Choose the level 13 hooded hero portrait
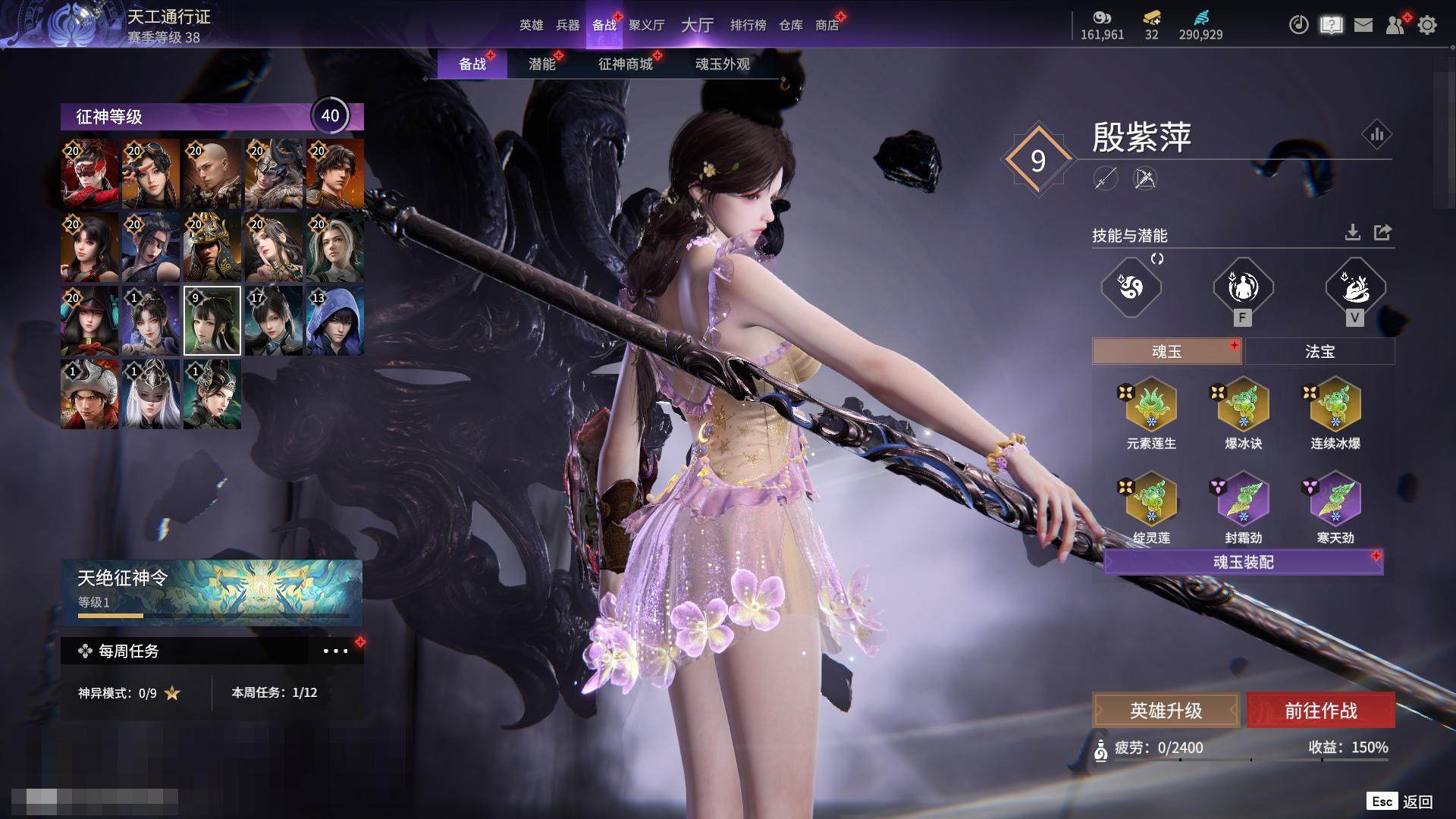This screenshot has width=1456, height=819. point(334,321)
